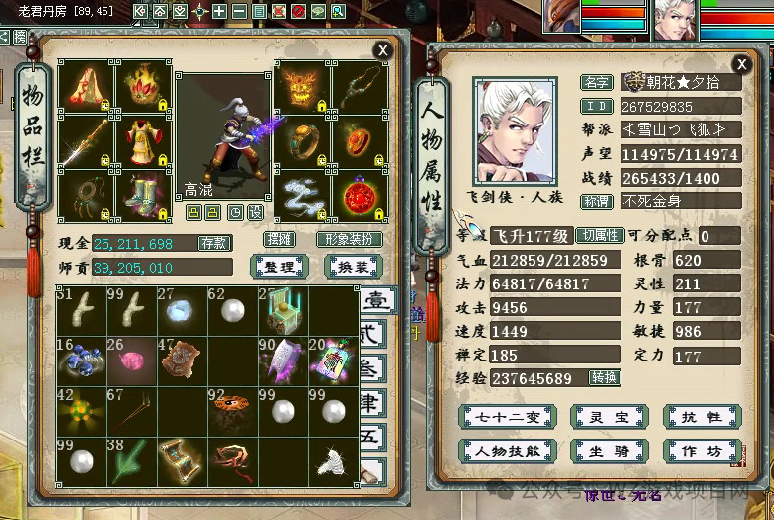Viewport: 774px width, 520px height.
Task: Switch to inventory page 壹
Action: (372, 301)
